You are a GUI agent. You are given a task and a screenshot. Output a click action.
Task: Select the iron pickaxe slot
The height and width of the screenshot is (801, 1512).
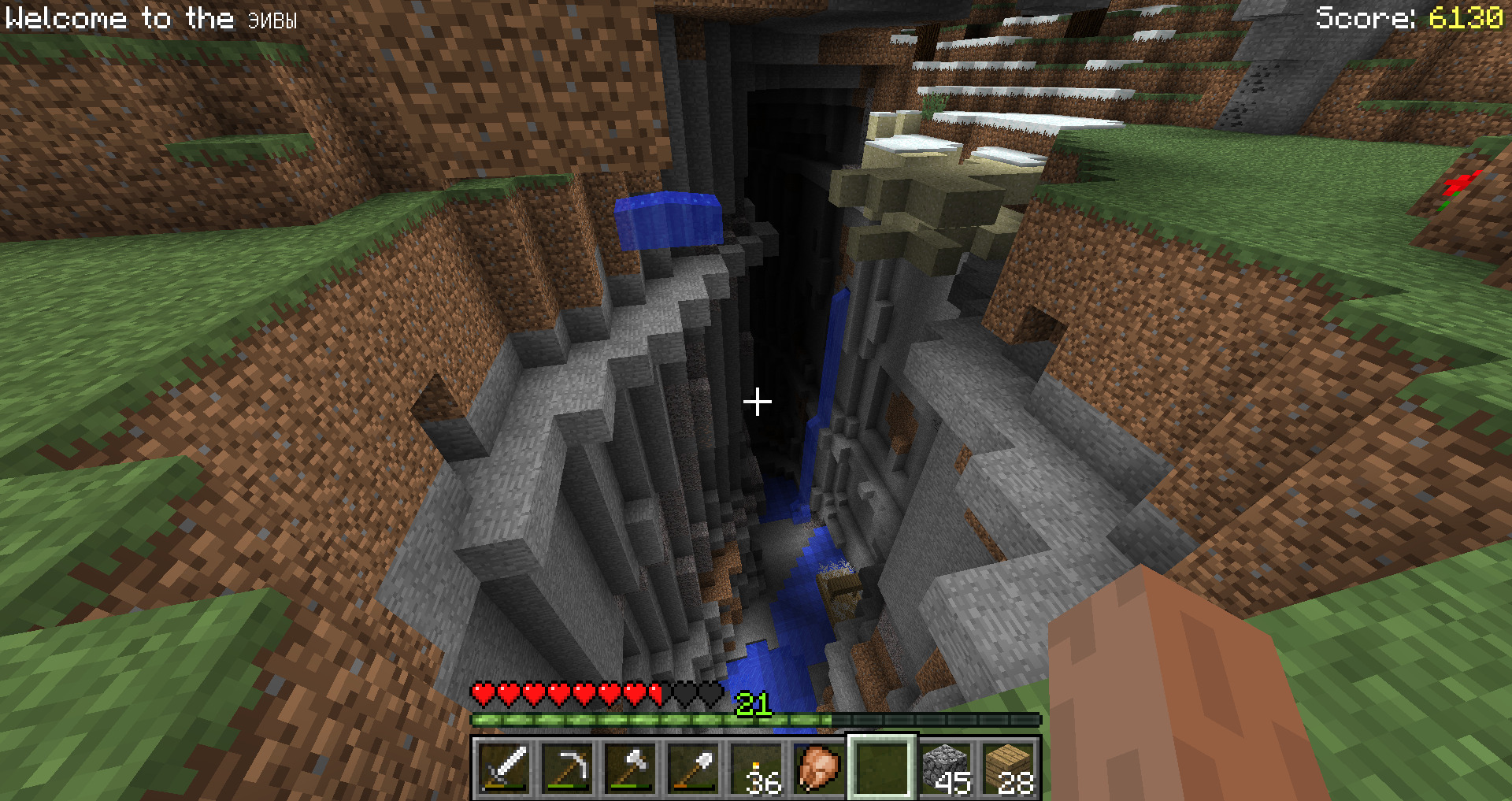tap(567, 767)
